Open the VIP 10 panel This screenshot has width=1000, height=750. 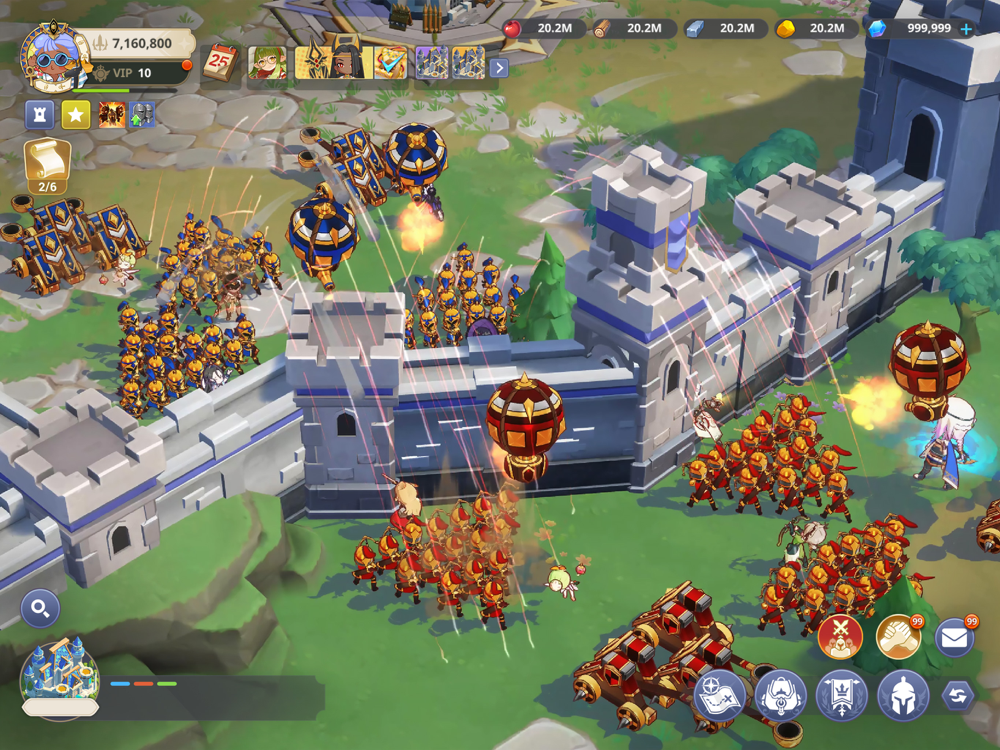coord(131,73)
